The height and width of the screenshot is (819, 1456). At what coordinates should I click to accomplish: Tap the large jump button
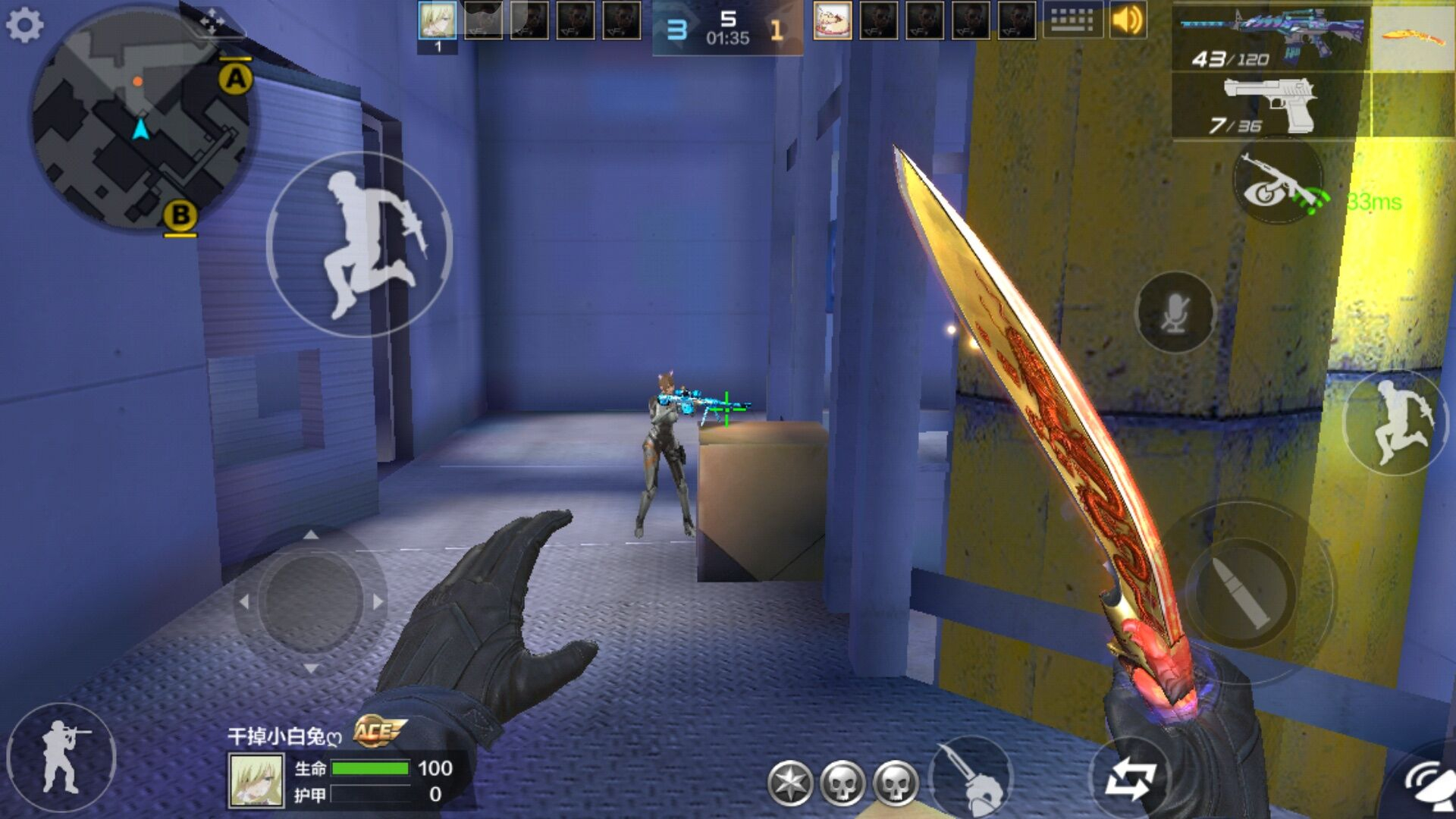pyautogui.click(x=359, y=244)
